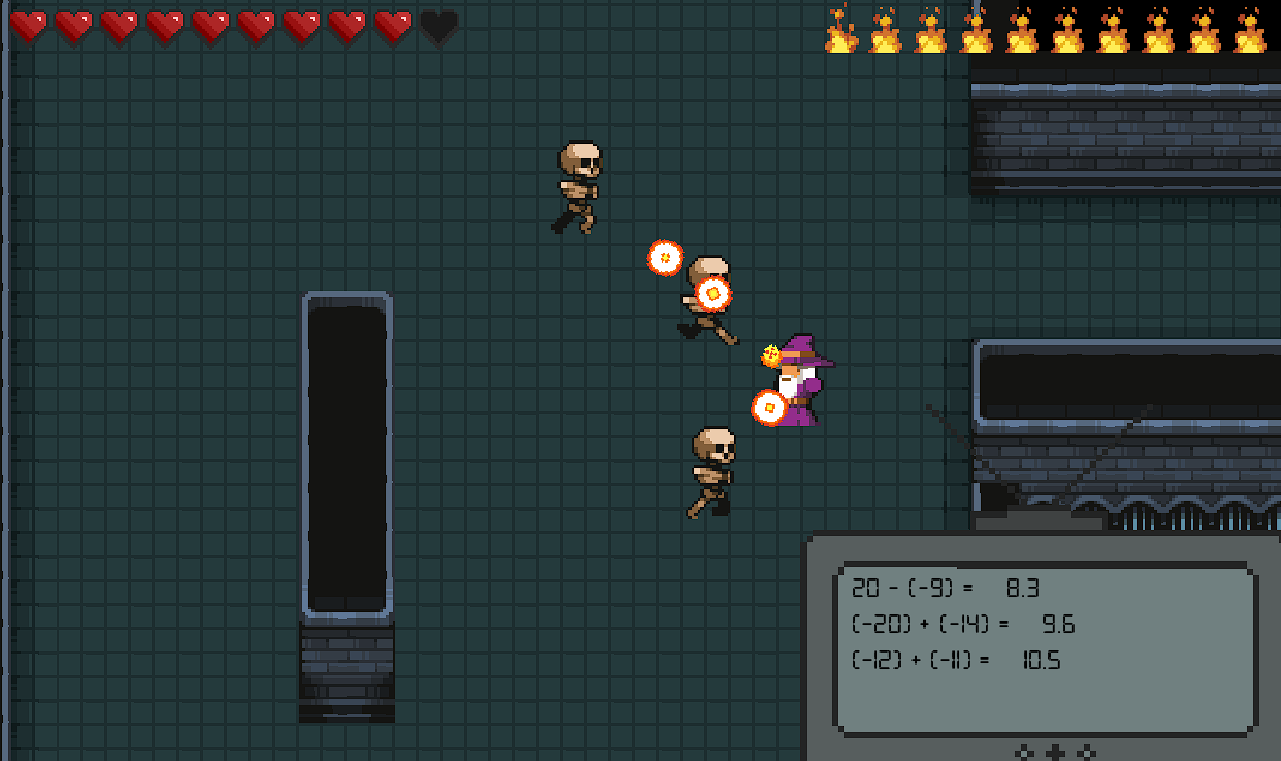Image resolution: width=1281 pixels, height=761 pixels.
Task: Select the equation (-12) + (-11) = 10.5
Action: coord(955,660)
